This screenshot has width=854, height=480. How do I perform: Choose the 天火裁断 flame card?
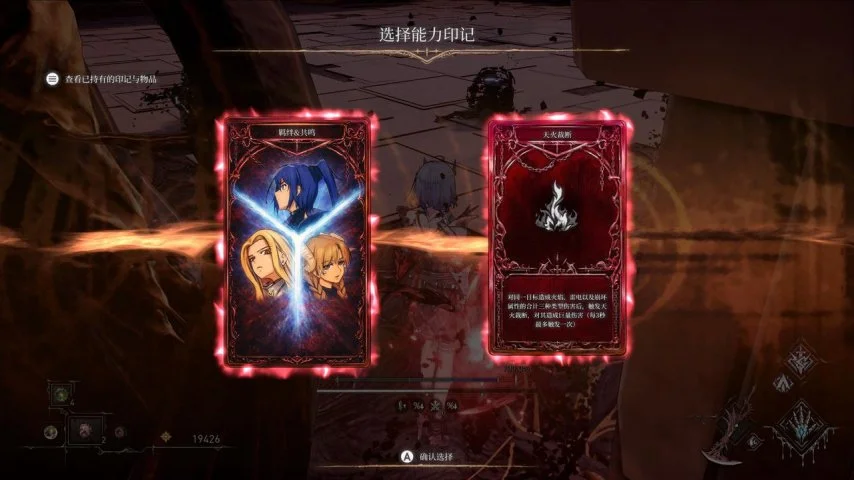(559, 238)
